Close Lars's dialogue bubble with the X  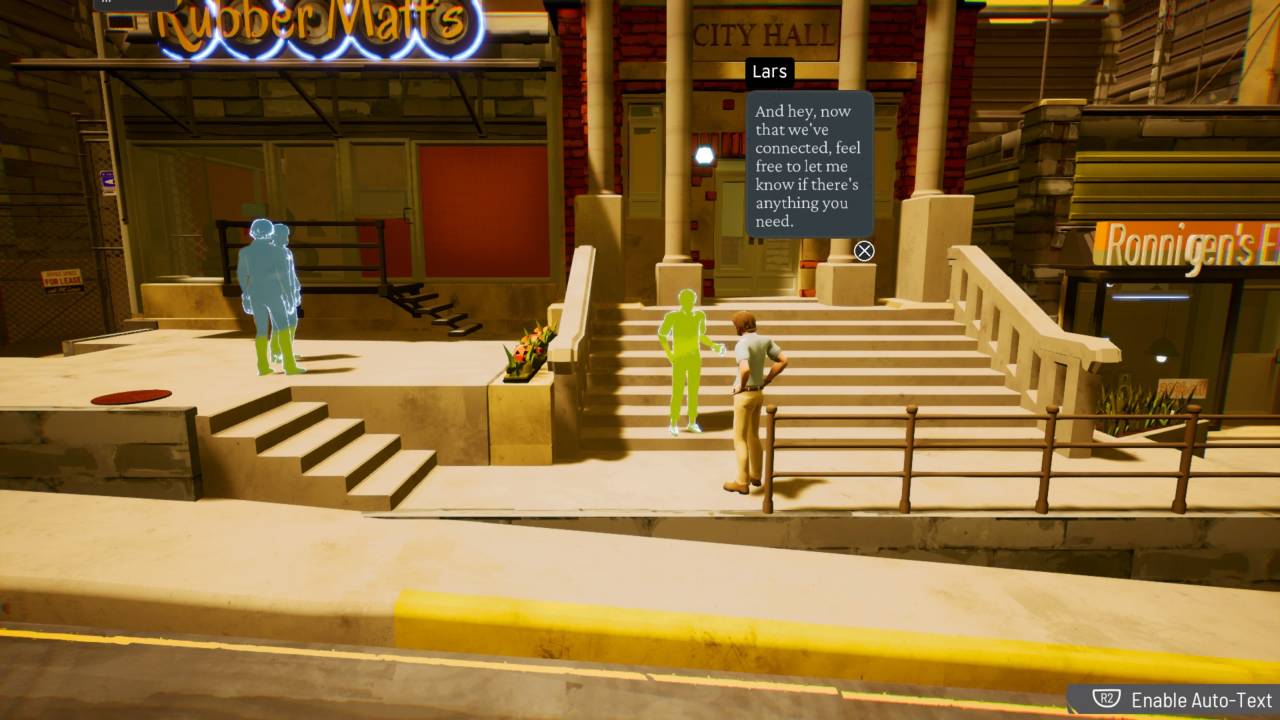pos(864,251)
